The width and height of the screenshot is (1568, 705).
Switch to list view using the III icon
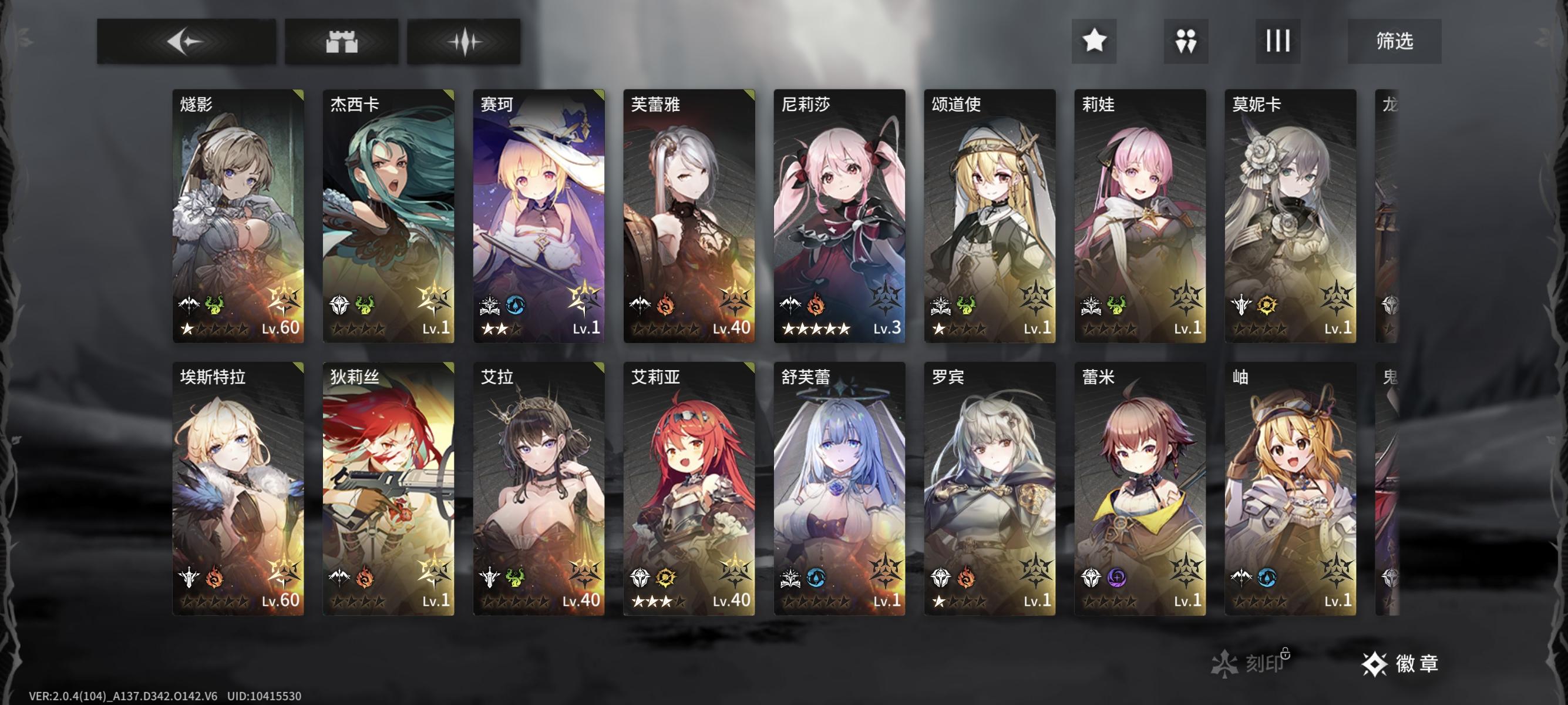(x=1278, y=41)
